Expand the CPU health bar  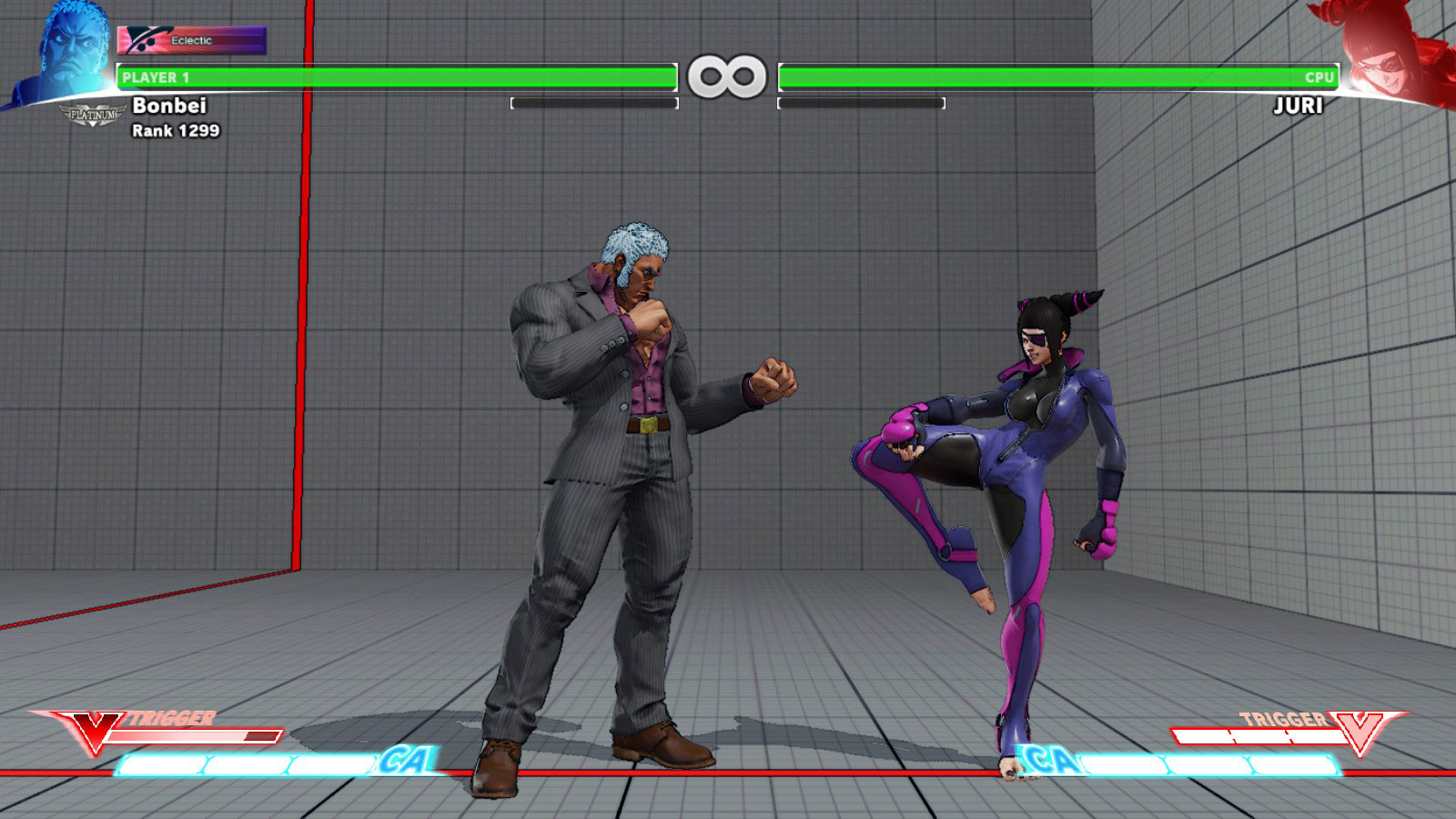(1056, 78)
